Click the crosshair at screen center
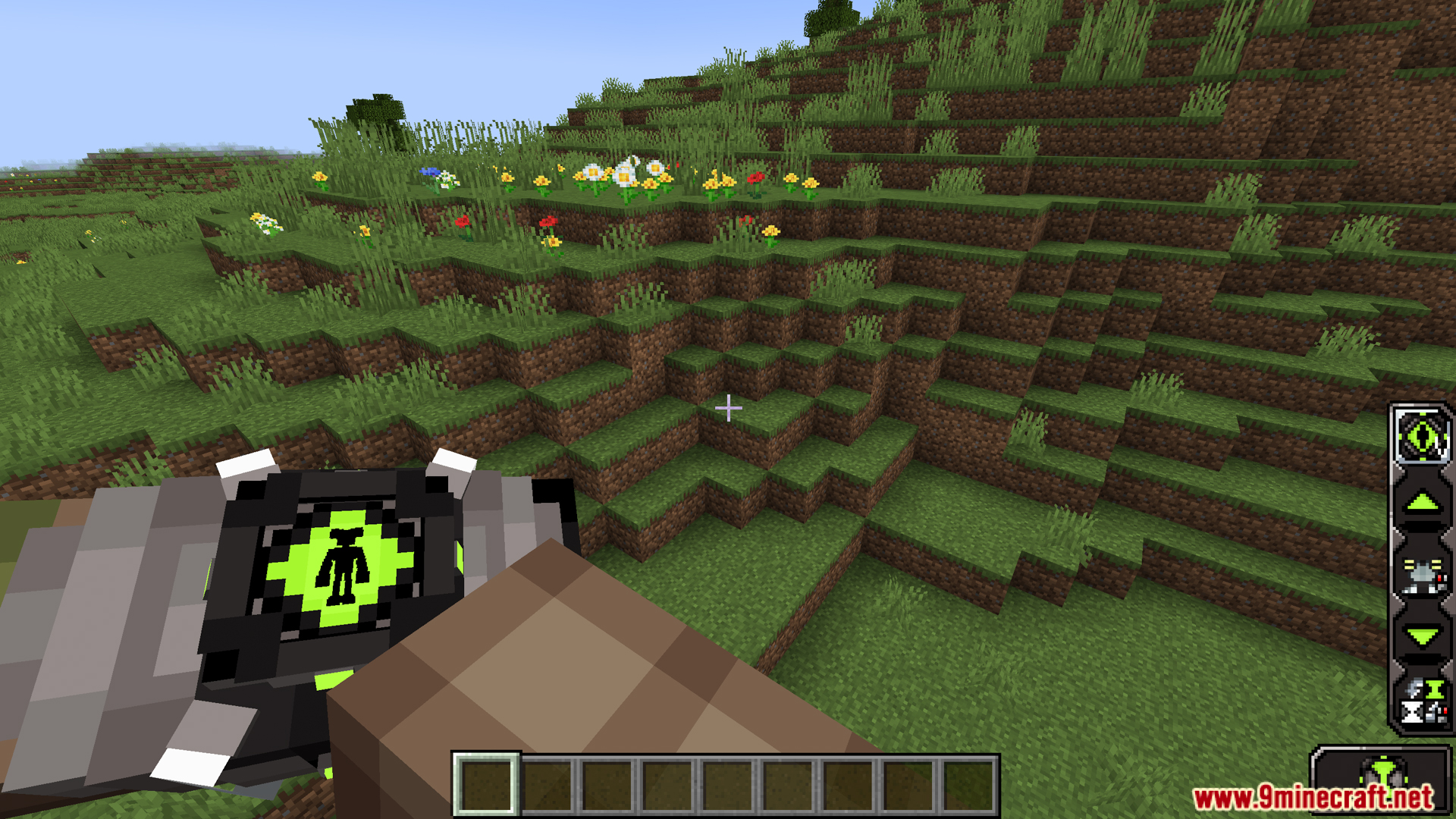This screenshot has height=819, width=1456. (729, 408)
